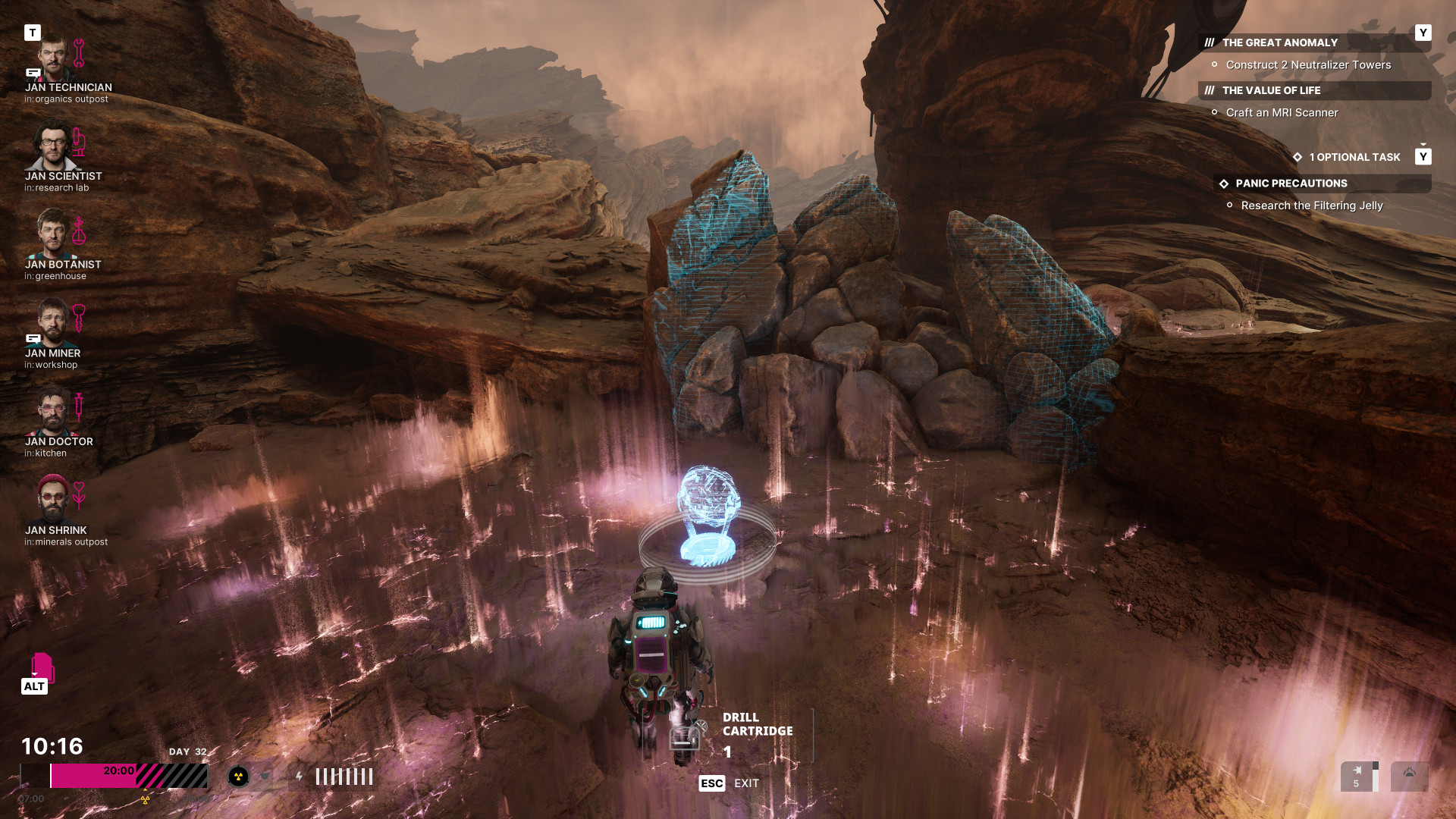Click the yellow radiation indicator icon

[x=238, y=777]
